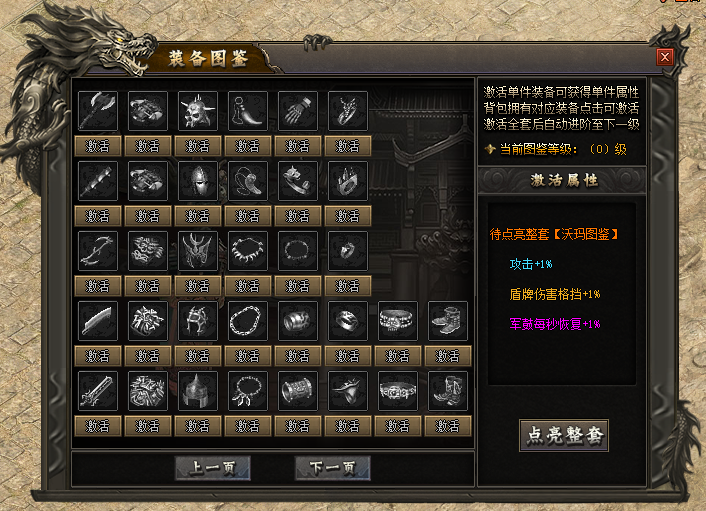Pick the armored glove icon
This screenshot has height=511, width=706.
[298, 110]
